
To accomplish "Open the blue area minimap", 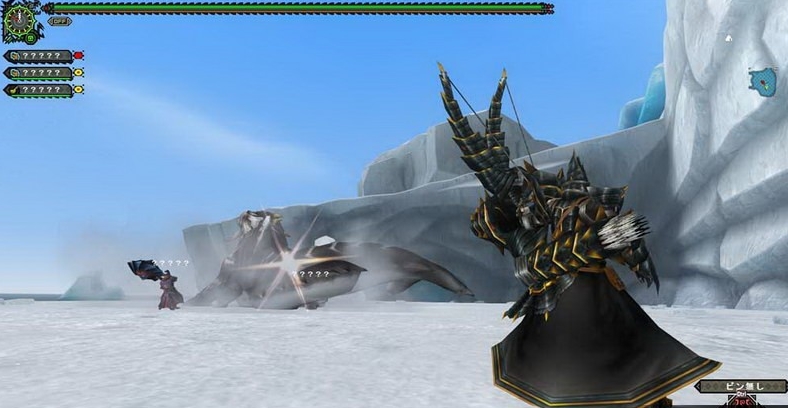I will click(x=764, y=80).
